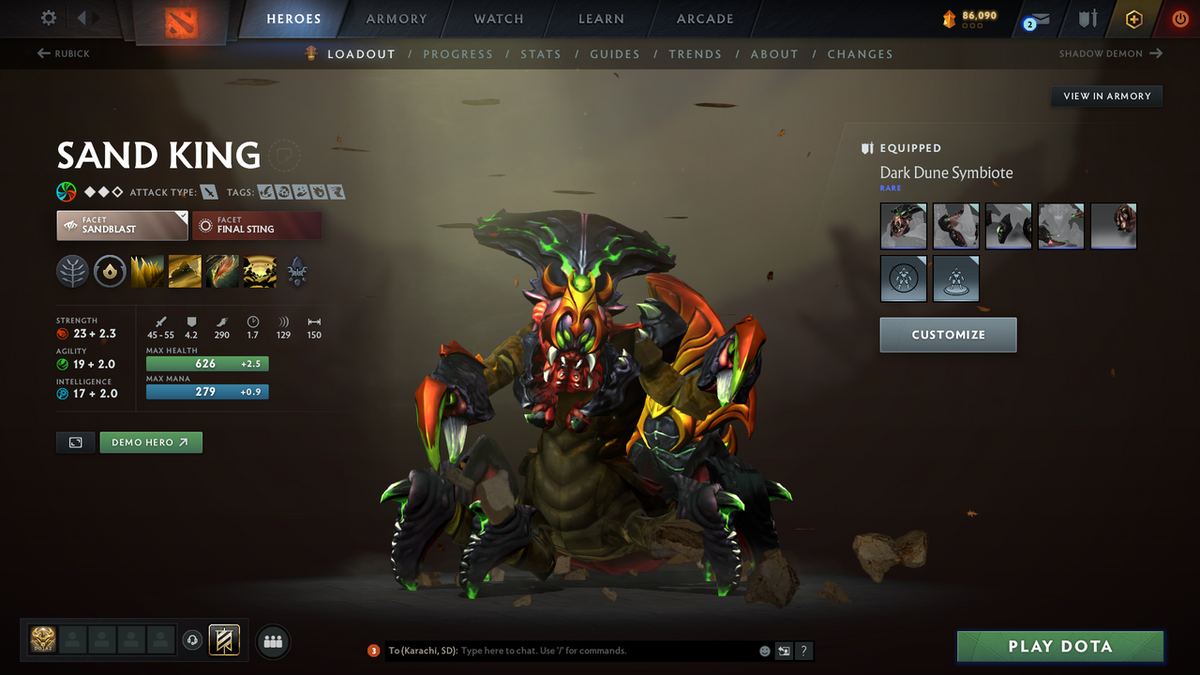Open the Customize loadout button
This screenshot has height=675, width=1200.
948,335
